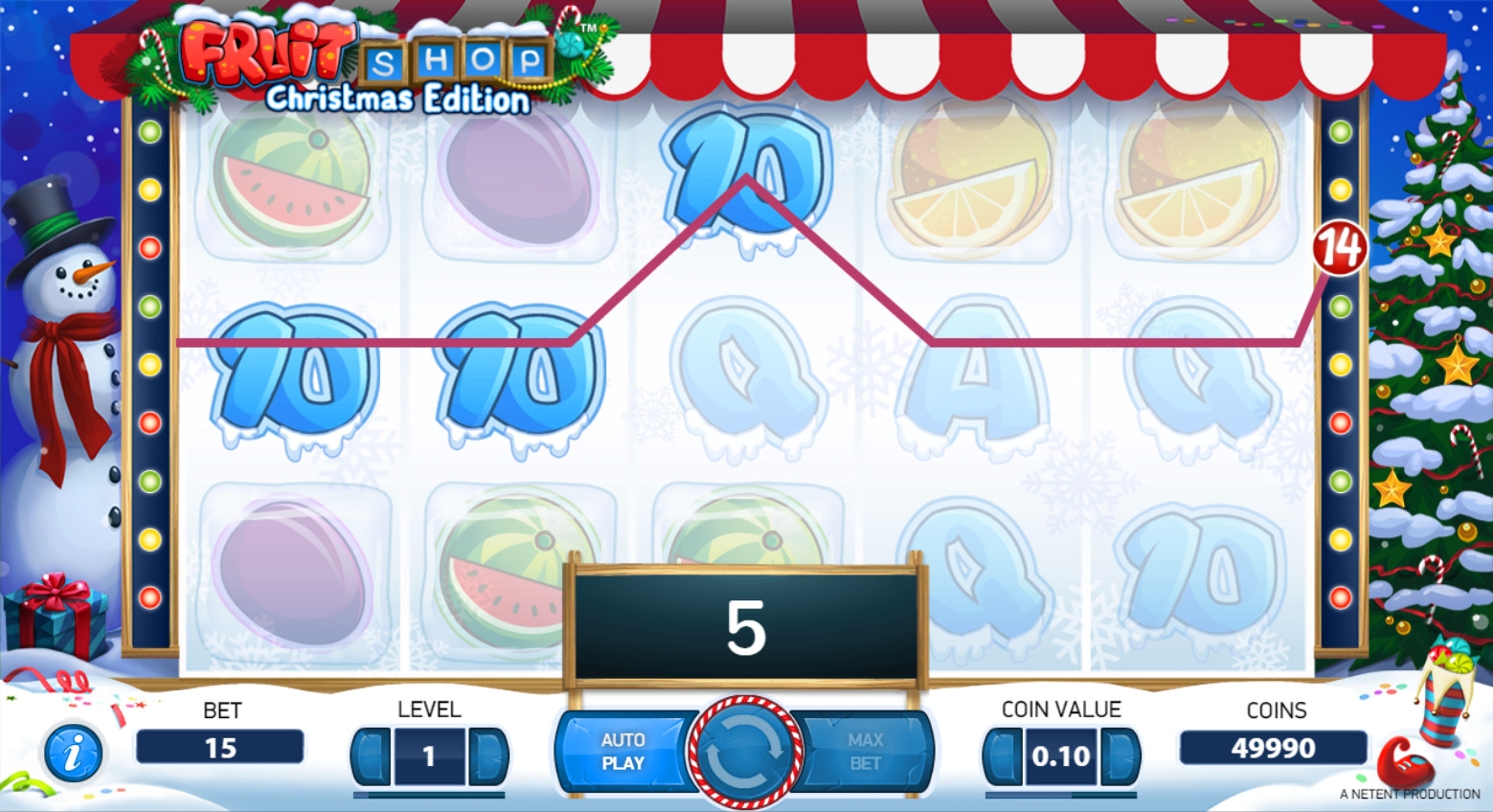Place the Max Bet
The width and height of the screenshot is (1493, 812).
click(865, 752)
